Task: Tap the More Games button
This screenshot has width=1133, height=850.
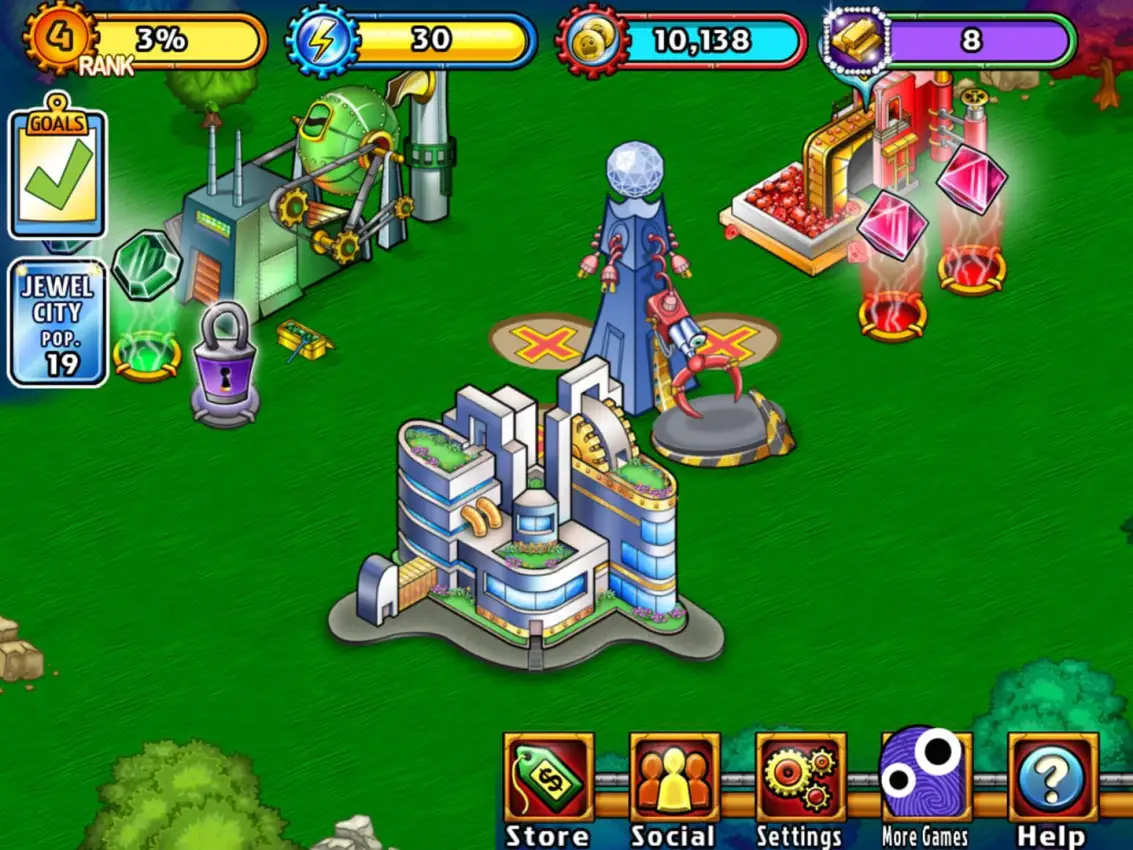Action: (926, 778)
